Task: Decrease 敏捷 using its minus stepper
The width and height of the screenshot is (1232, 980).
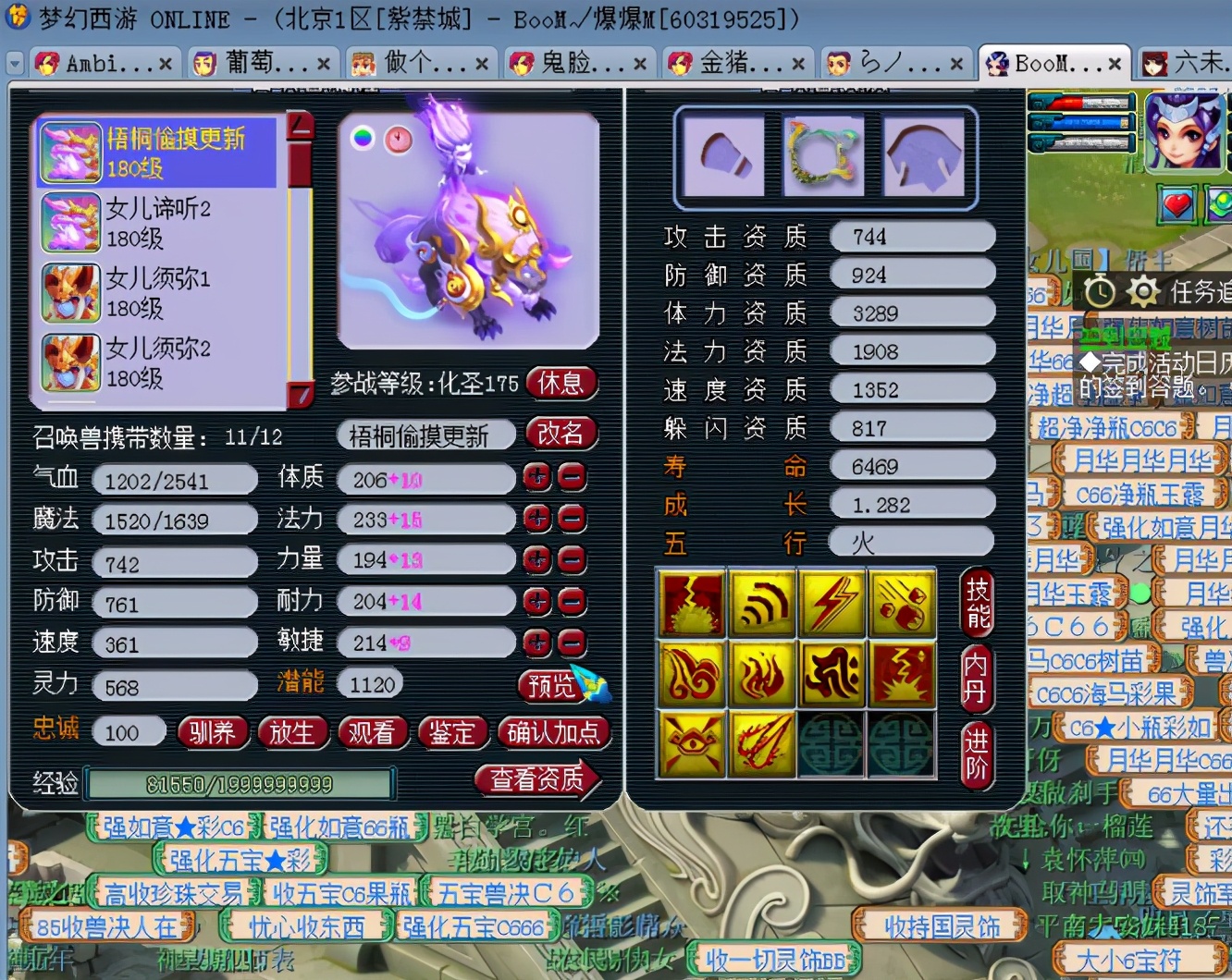Action: 572,643
